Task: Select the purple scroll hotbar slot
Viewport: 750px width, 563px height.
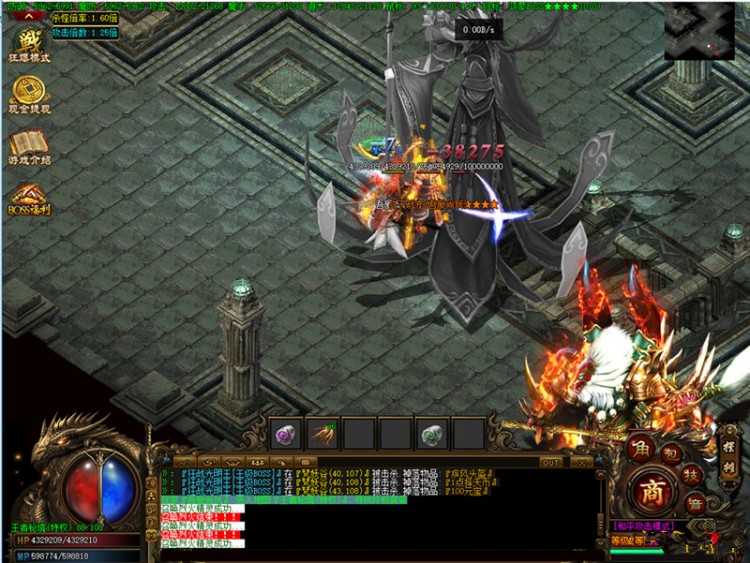Action: tap(285, 433)
